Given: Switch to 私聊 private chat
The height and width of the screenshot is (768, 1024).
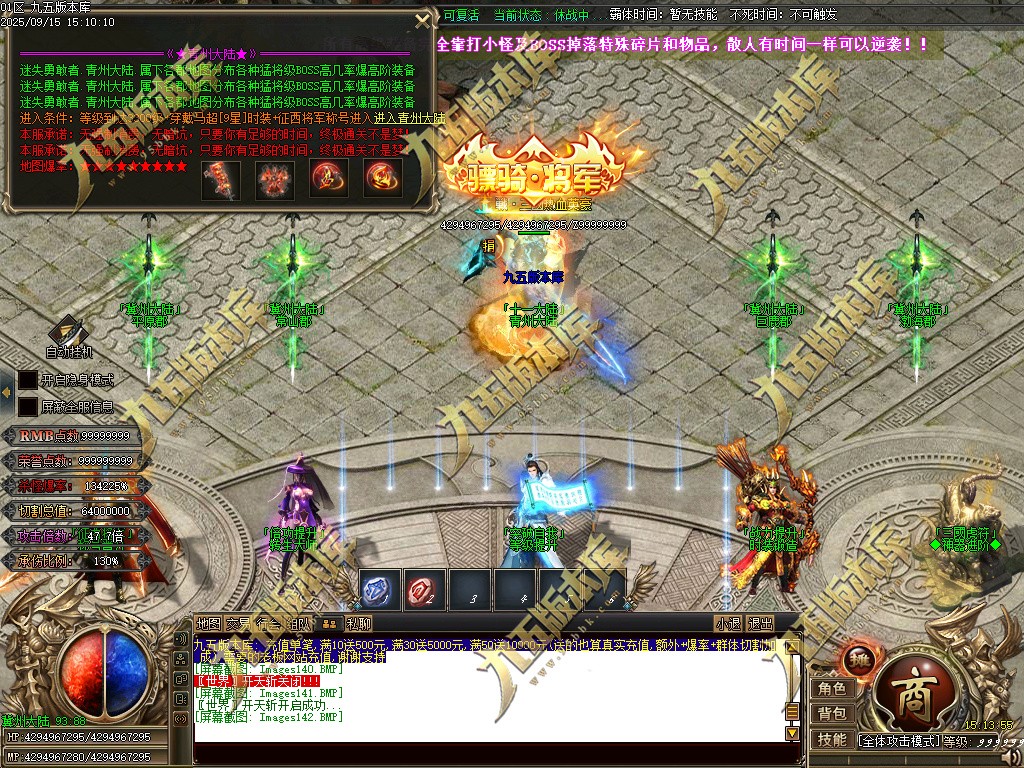Looking at the screenshot, I should [358, 624].
